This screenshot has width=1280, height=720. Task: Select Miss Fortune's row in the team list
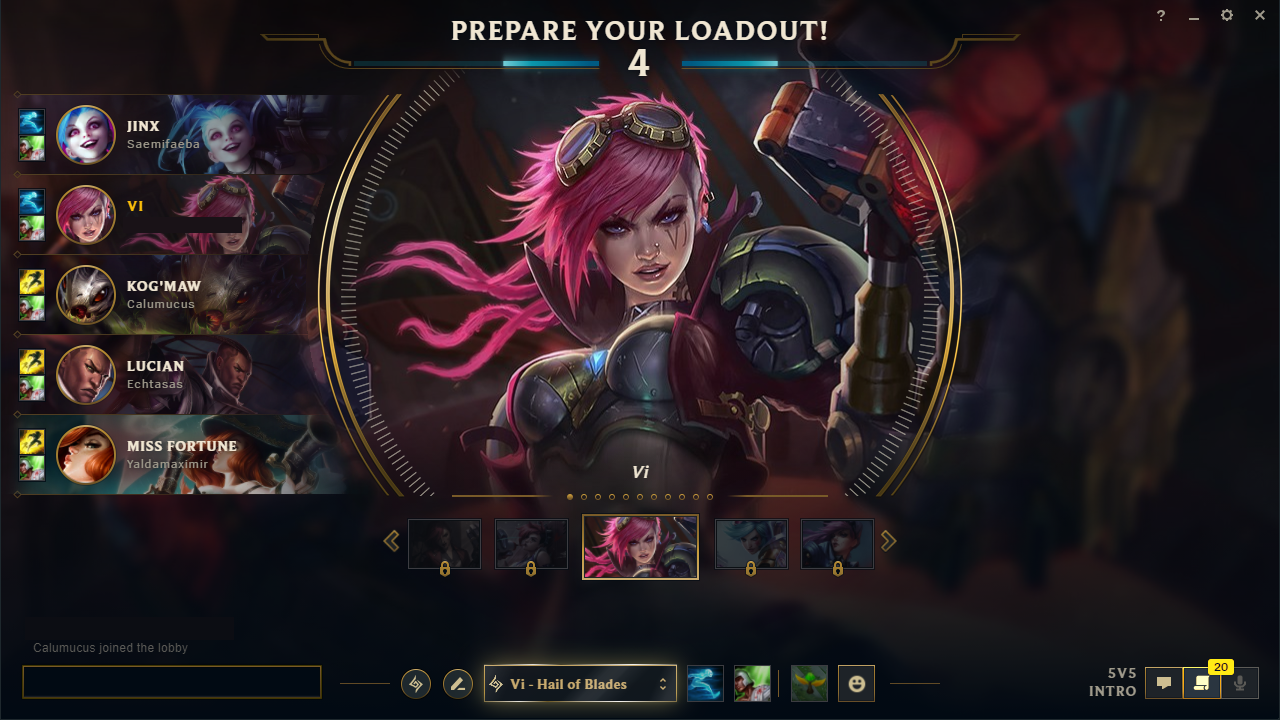point(180,455)
